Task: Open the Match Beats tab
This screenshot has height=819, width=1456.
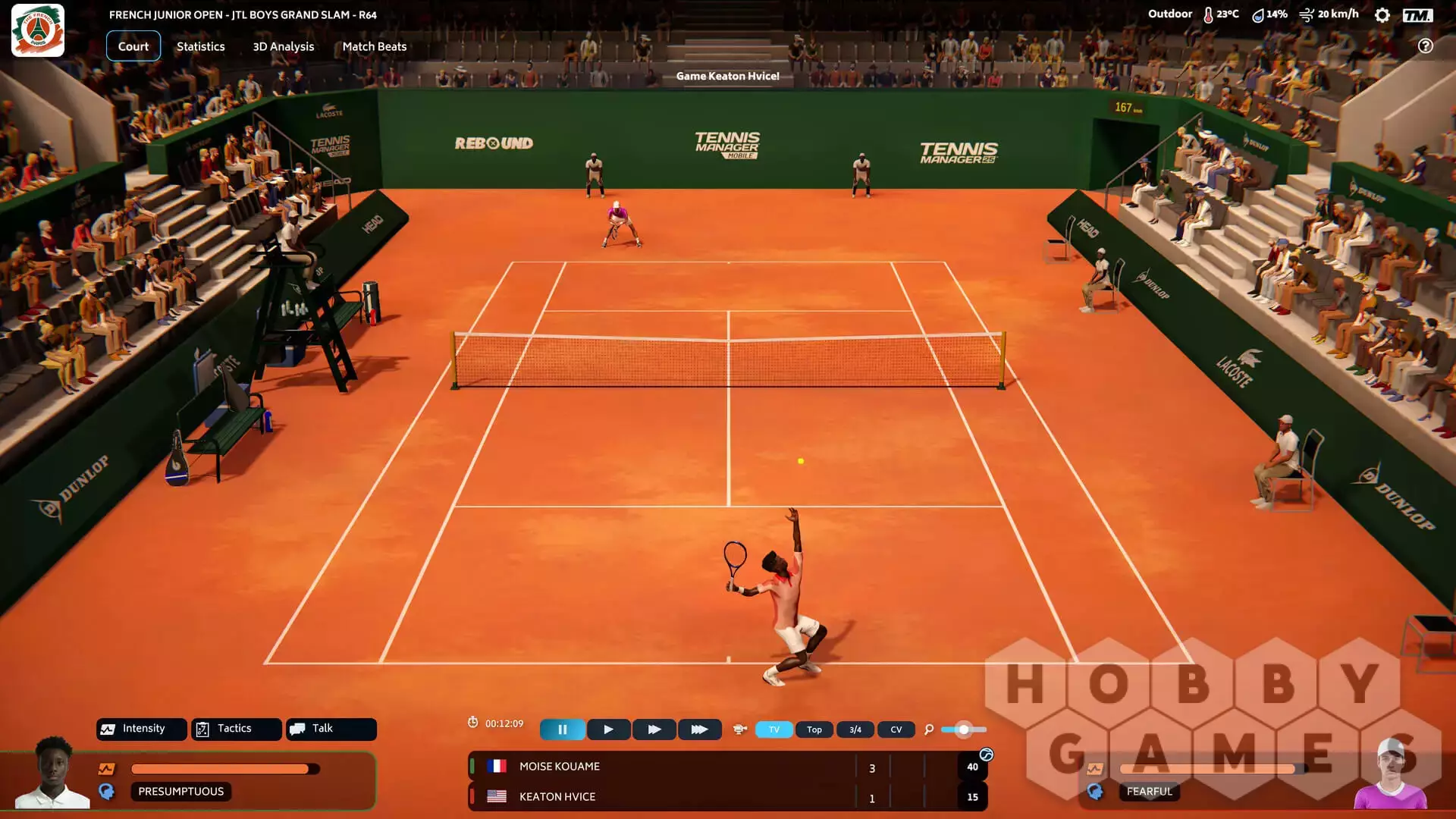Action: [374, 46]
